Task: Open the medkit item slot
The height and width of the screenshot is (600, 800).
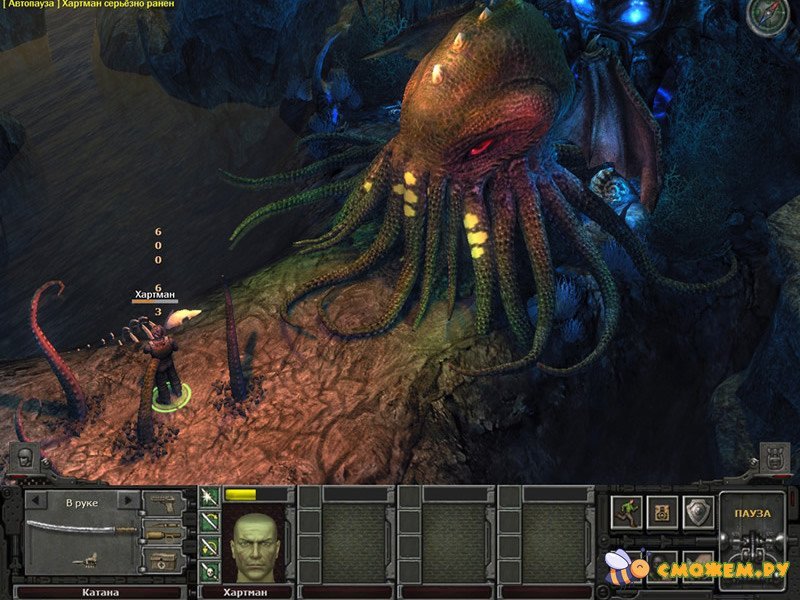Action: click(x=165, y=558)
